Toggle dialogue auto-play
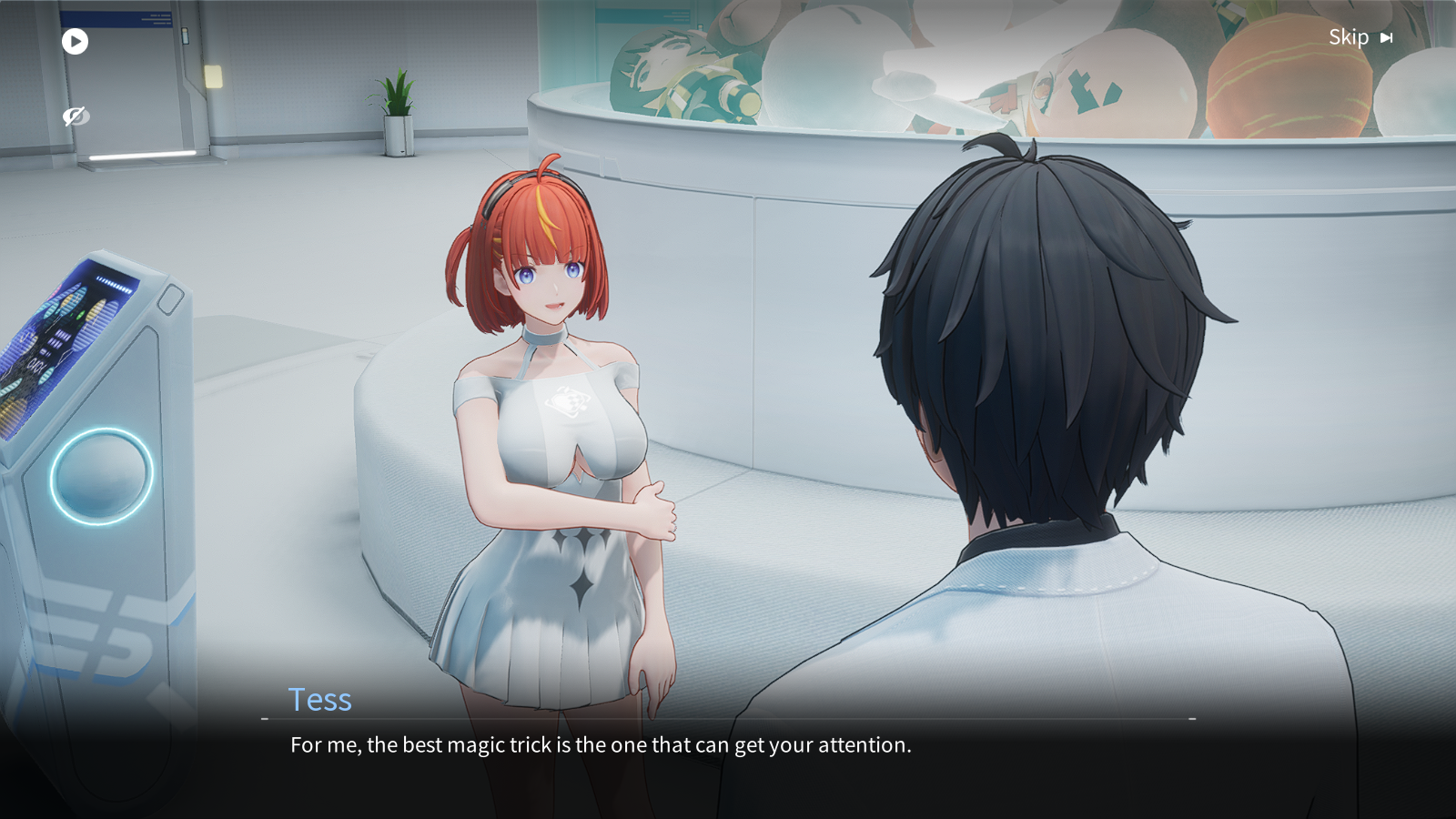 [75, 41]
